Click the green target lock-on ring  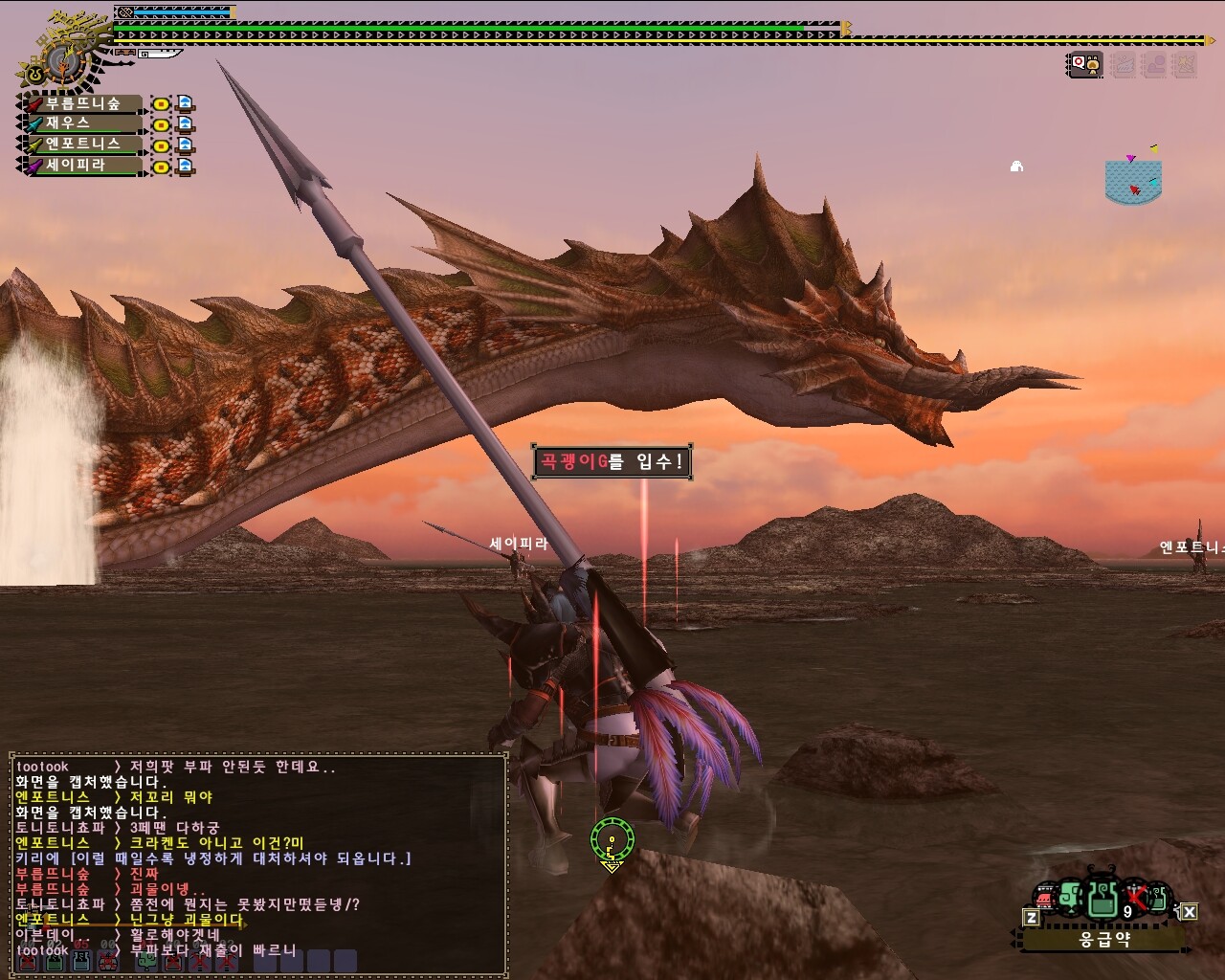tap(612, 840)
